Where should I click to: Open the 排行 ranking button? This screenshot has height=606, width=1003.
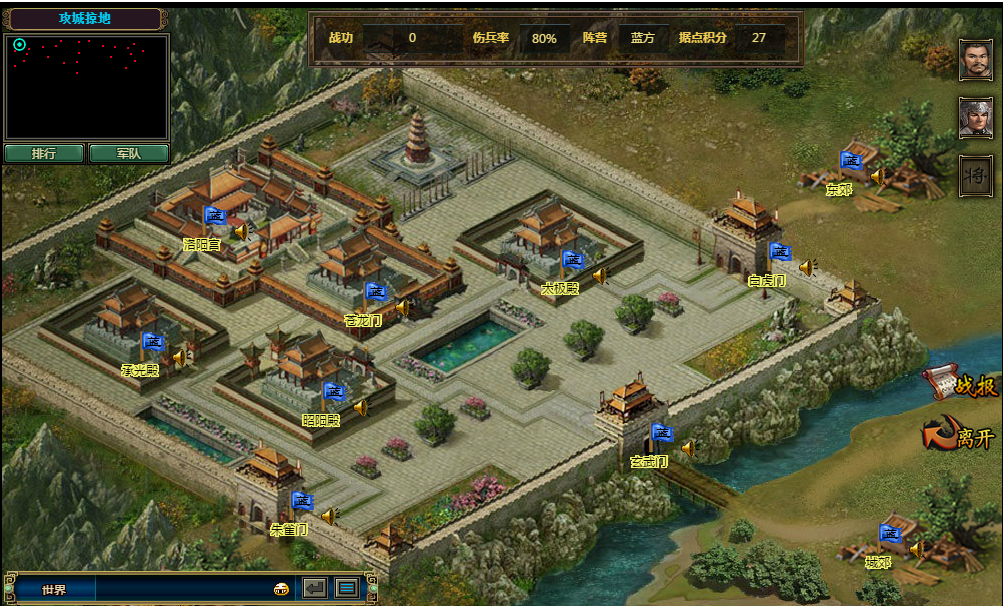[44, 154]
